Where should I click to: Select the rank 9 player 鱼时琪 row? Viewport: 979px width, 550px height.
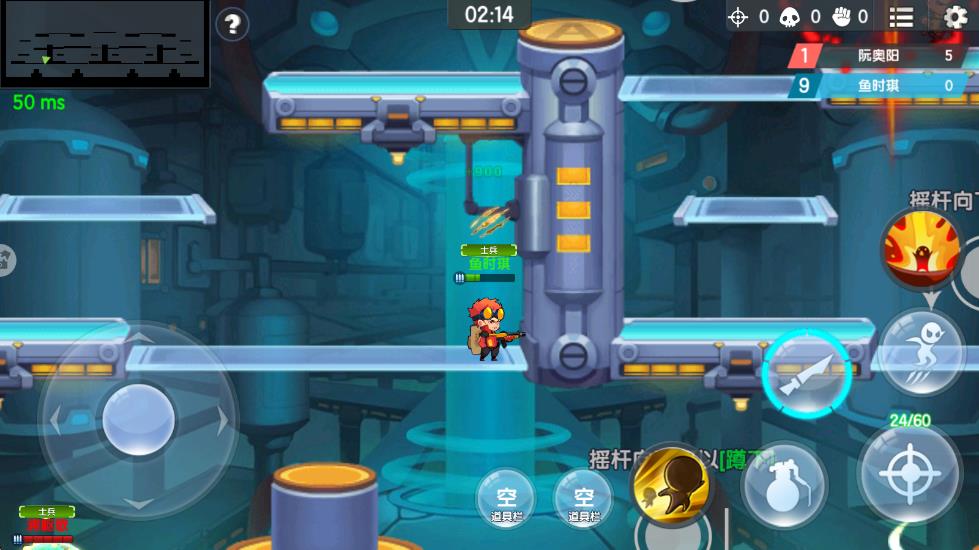(878, 86)
